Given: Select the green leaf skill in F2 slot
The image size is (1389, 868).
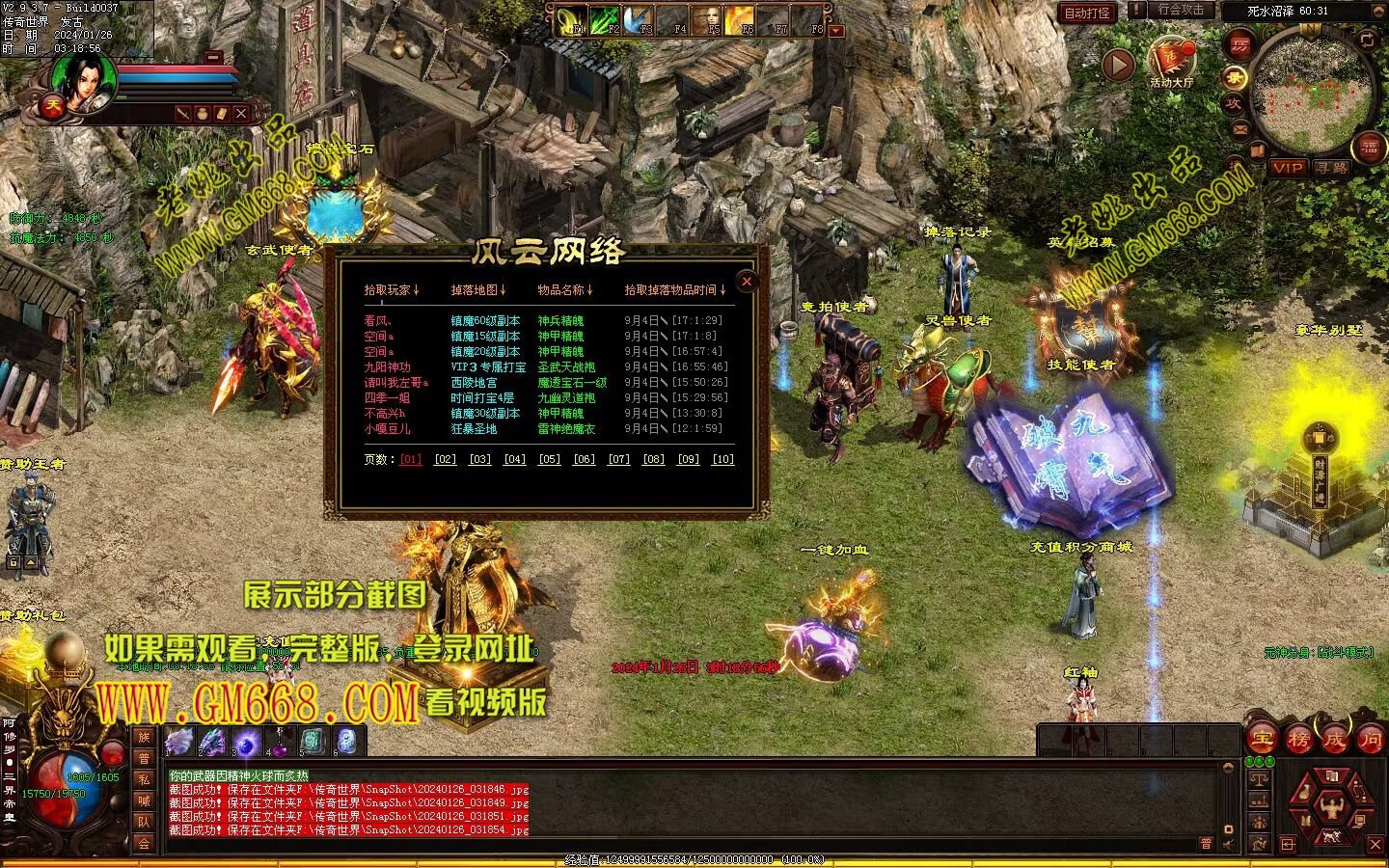Looking at the screenshot, I should pos(603,19).
